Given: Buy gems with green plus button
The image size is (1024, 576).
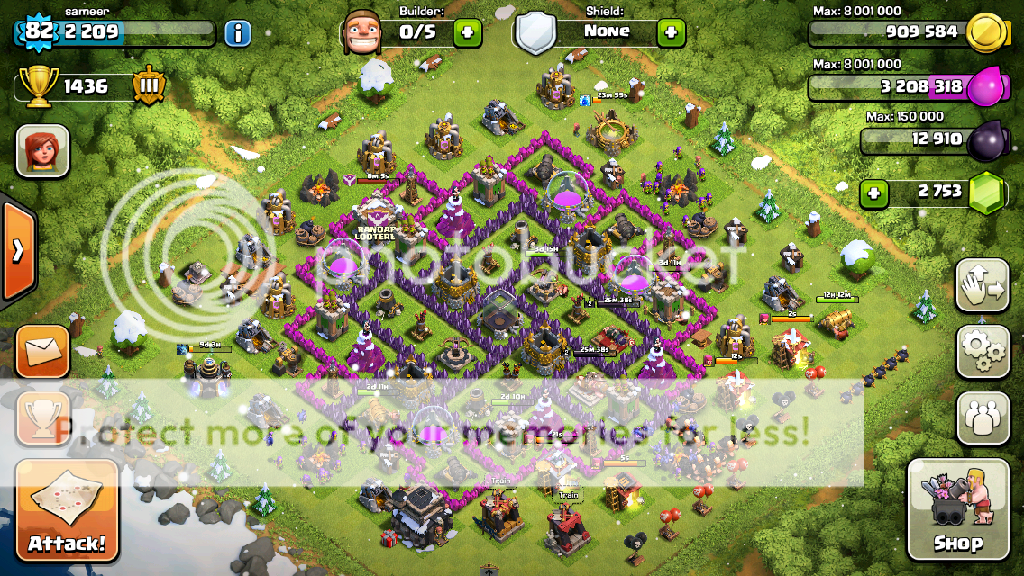Looking at the screenshot, I should (x=874, y=192).
